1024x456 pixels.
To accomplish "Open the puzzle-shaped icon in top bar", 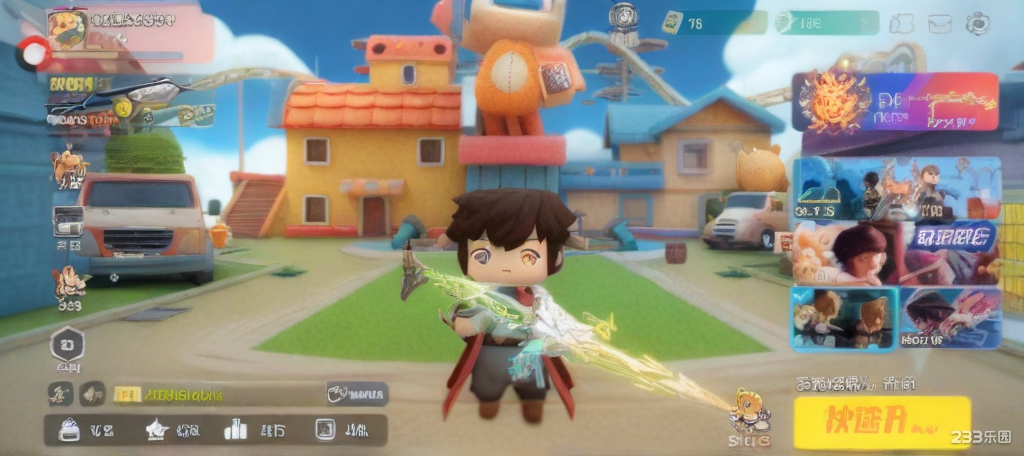I will coord(901,23).
